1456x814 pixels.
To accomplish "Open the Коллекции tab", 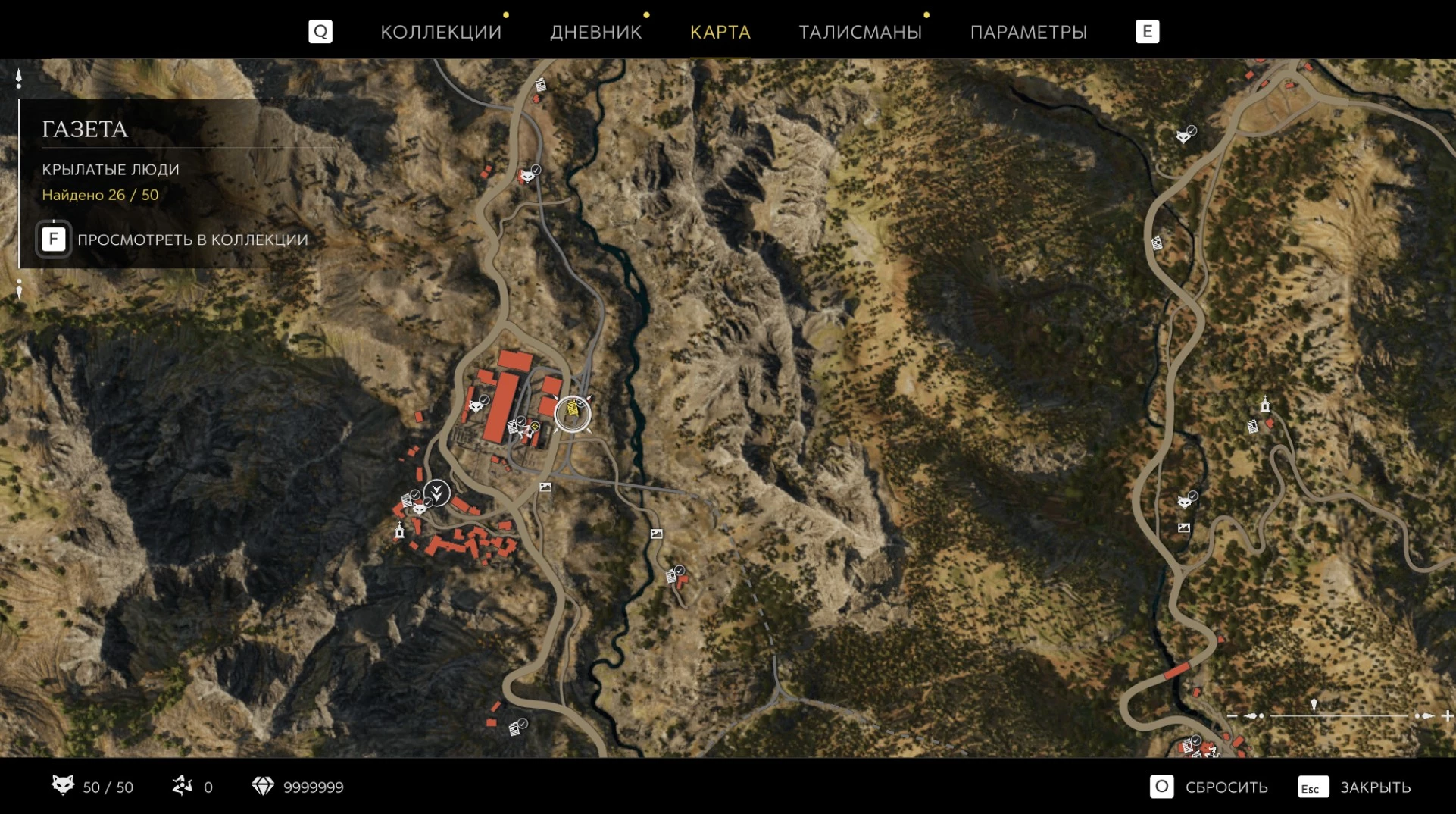I will click(x=440, y=32).
